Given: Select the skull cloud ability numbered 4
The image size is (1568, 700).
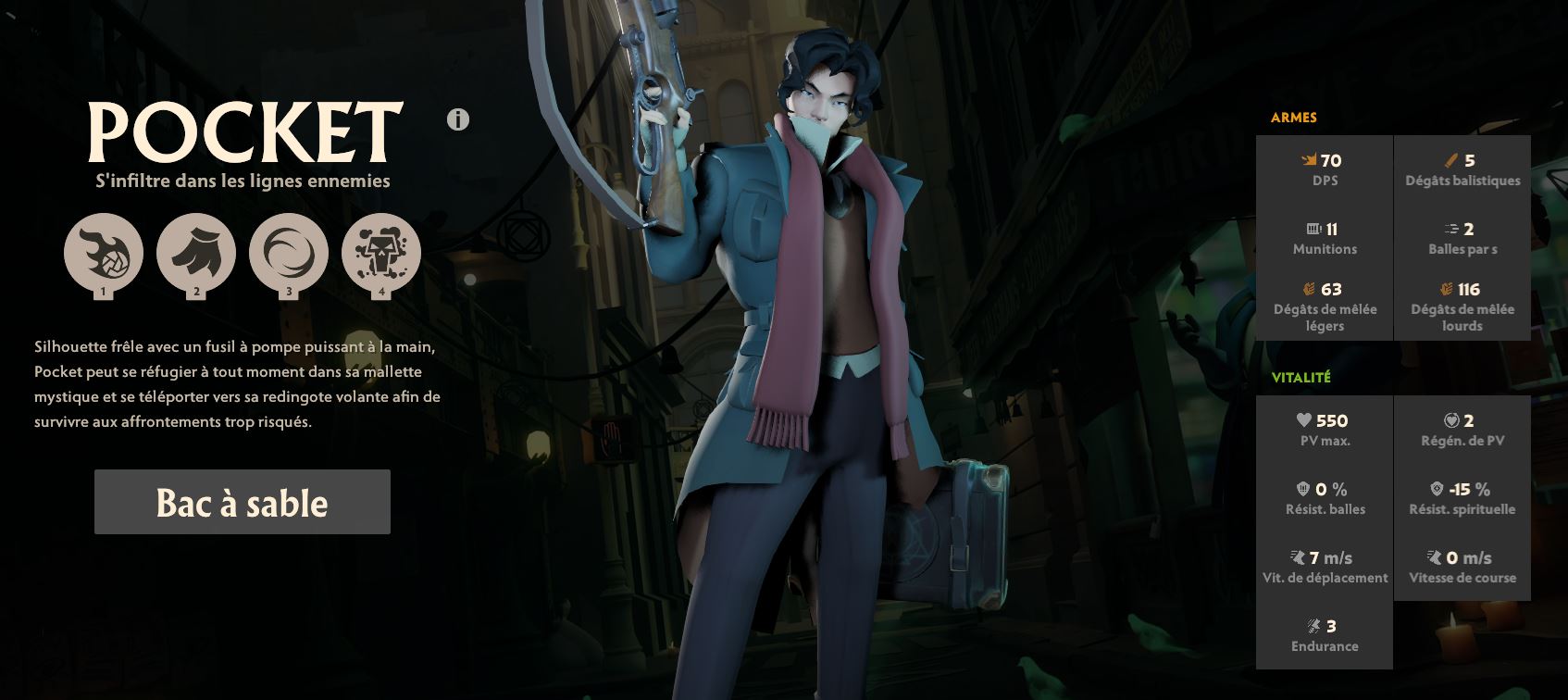Looking at the screenshot, I should pyautogui.click(x=381, y=253).
